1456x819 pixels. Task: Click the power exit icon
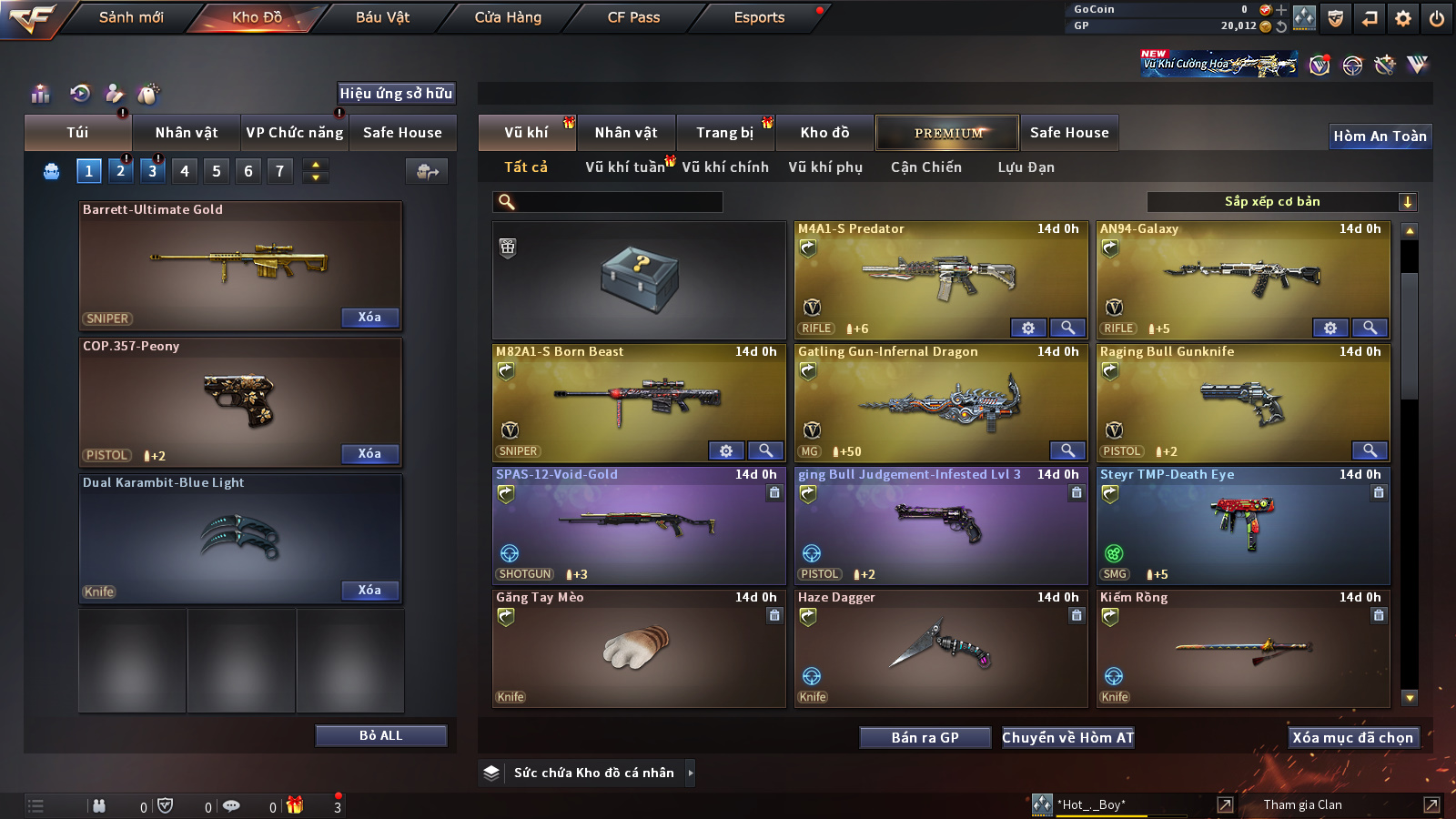click(x=1437, y=18)
